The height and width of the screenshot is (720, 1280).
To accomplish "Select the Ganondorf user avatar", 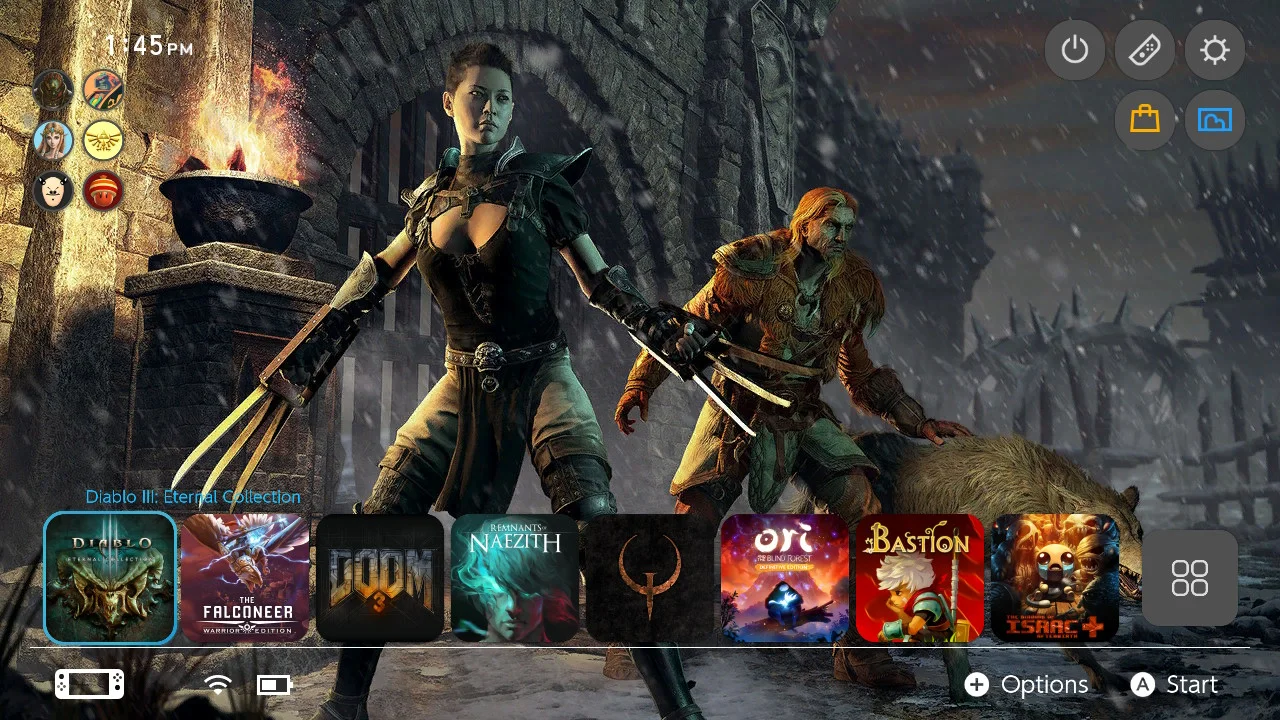I will 53,90.
